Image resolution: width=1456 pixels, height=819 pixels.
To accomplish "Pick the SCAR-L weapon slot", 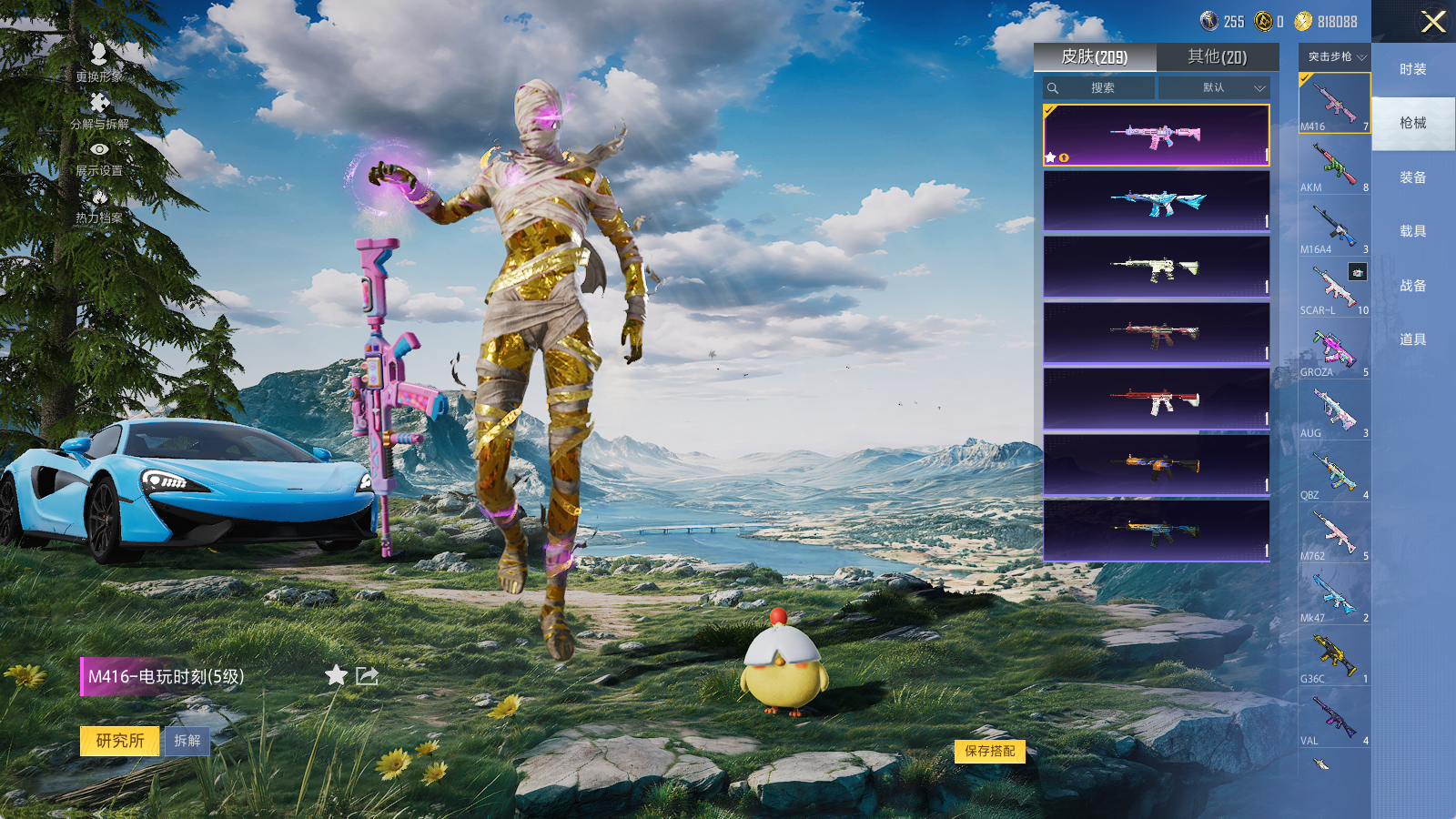I will tap(1334, 288).
